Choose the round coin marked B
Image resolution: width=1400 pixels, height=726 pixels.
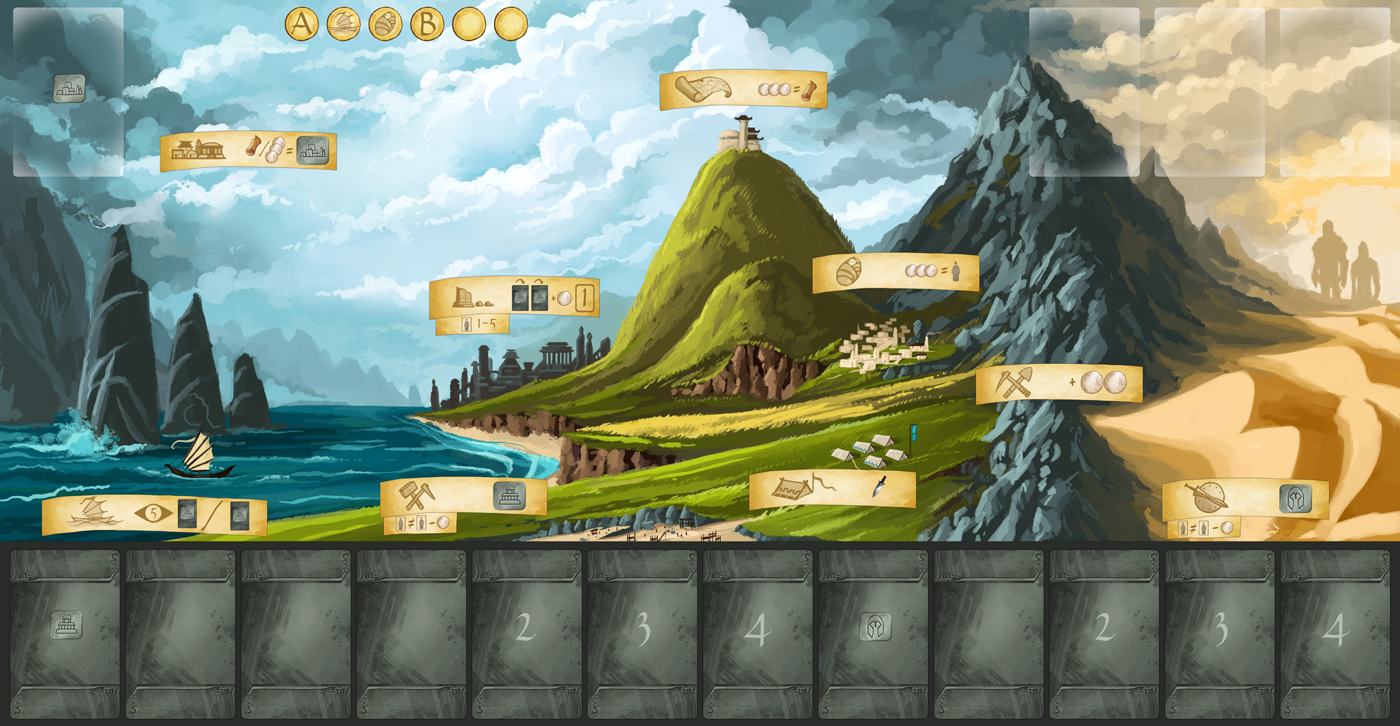click(x=427, y=24)
